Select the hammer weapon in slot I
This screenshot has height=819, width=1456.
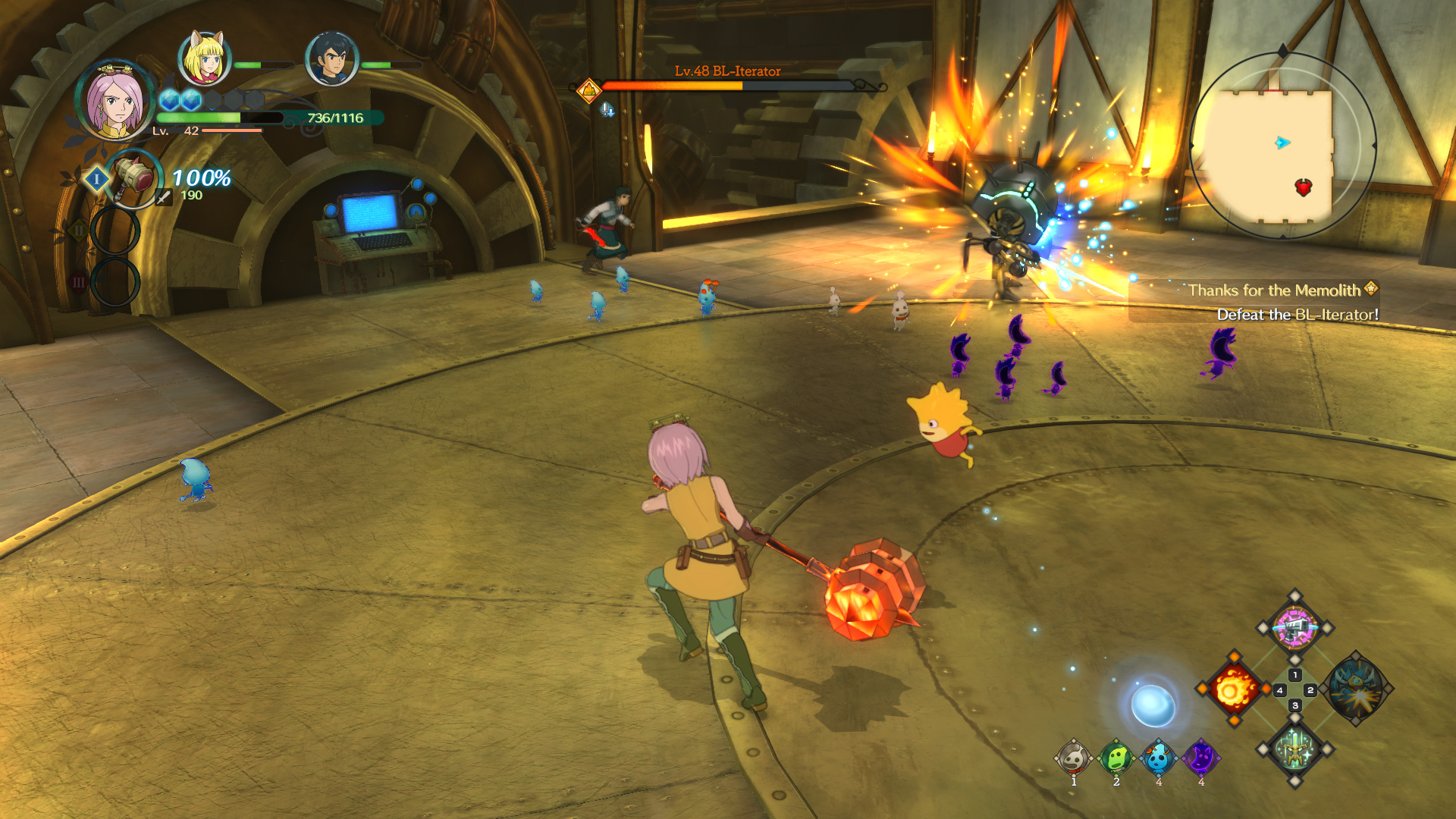(x=134, y=177)
